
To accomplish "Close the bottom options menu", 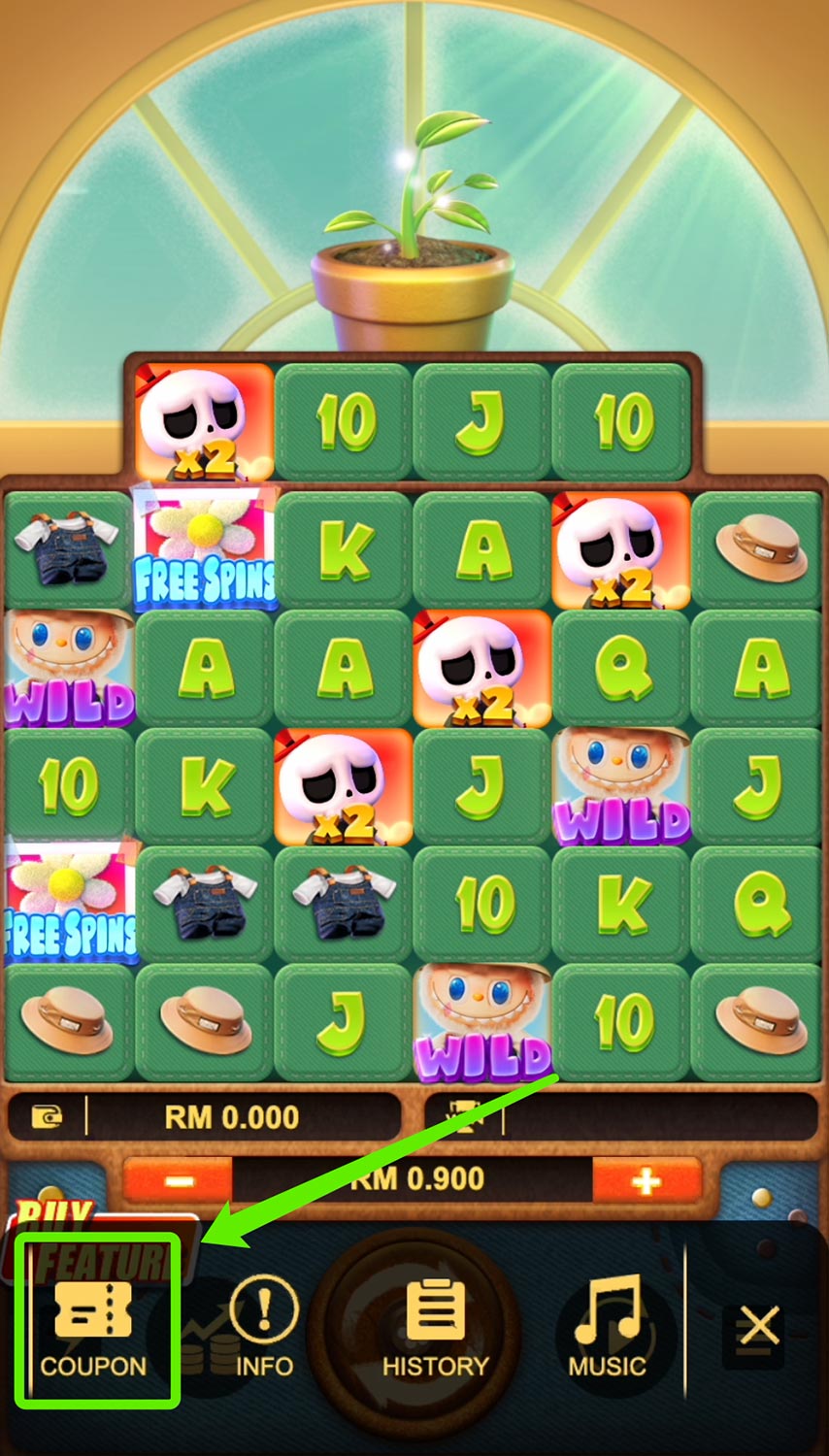I will tap(758, 1325).
